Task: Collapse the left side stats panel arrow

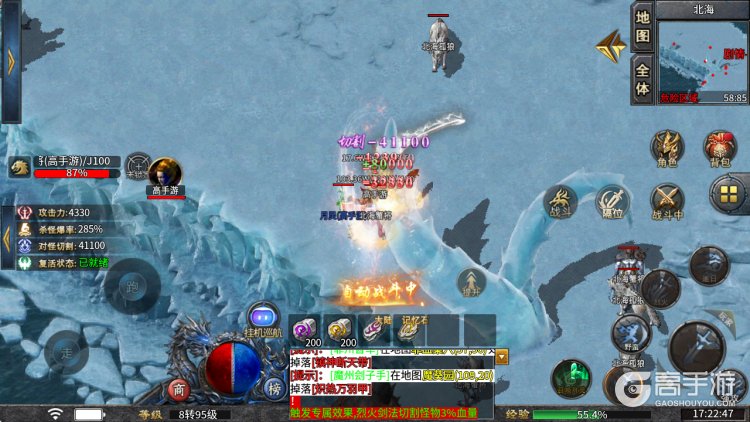Action: coord(6,240)
